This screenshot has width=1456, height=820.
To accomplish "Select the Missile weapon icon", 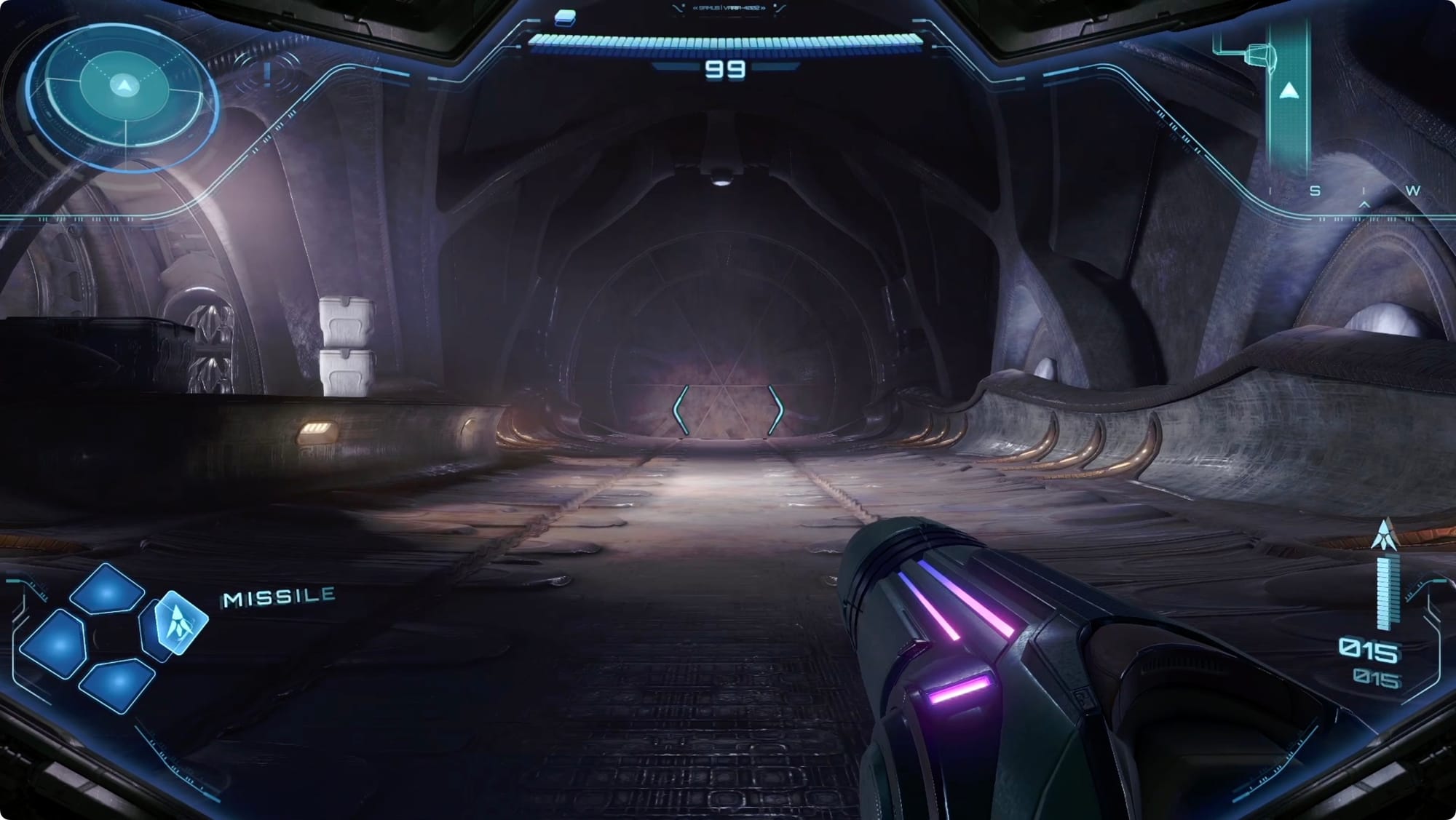I will [x=178, y=622].
